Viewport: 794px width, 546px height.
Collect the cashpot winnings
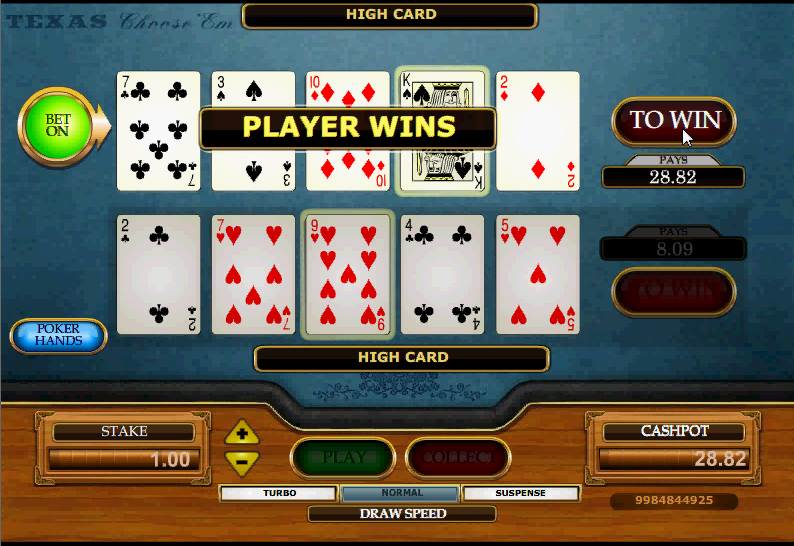[458, 458]
